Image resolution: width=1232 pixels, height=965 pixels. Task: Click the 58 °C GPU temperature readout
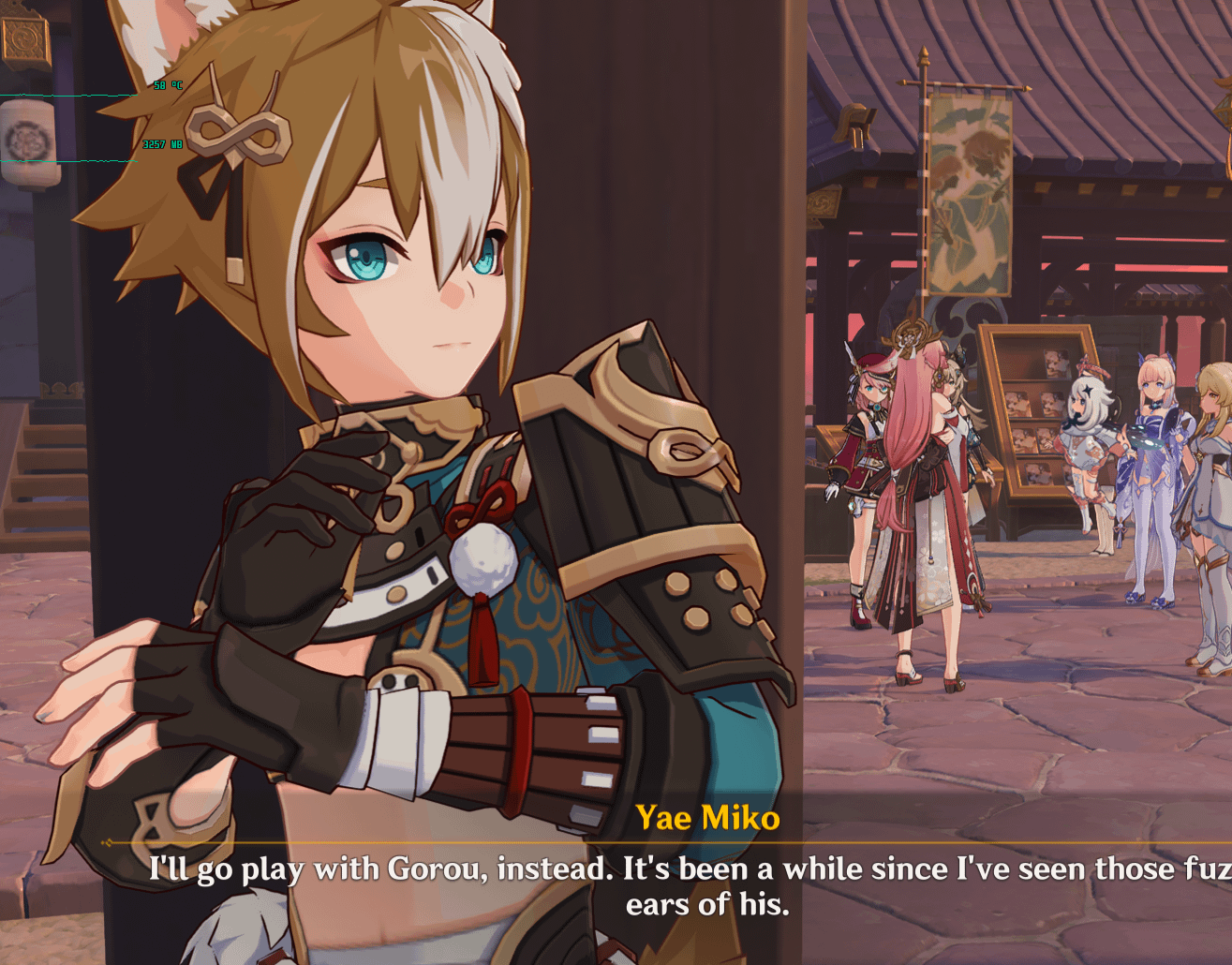click(167, 86)
